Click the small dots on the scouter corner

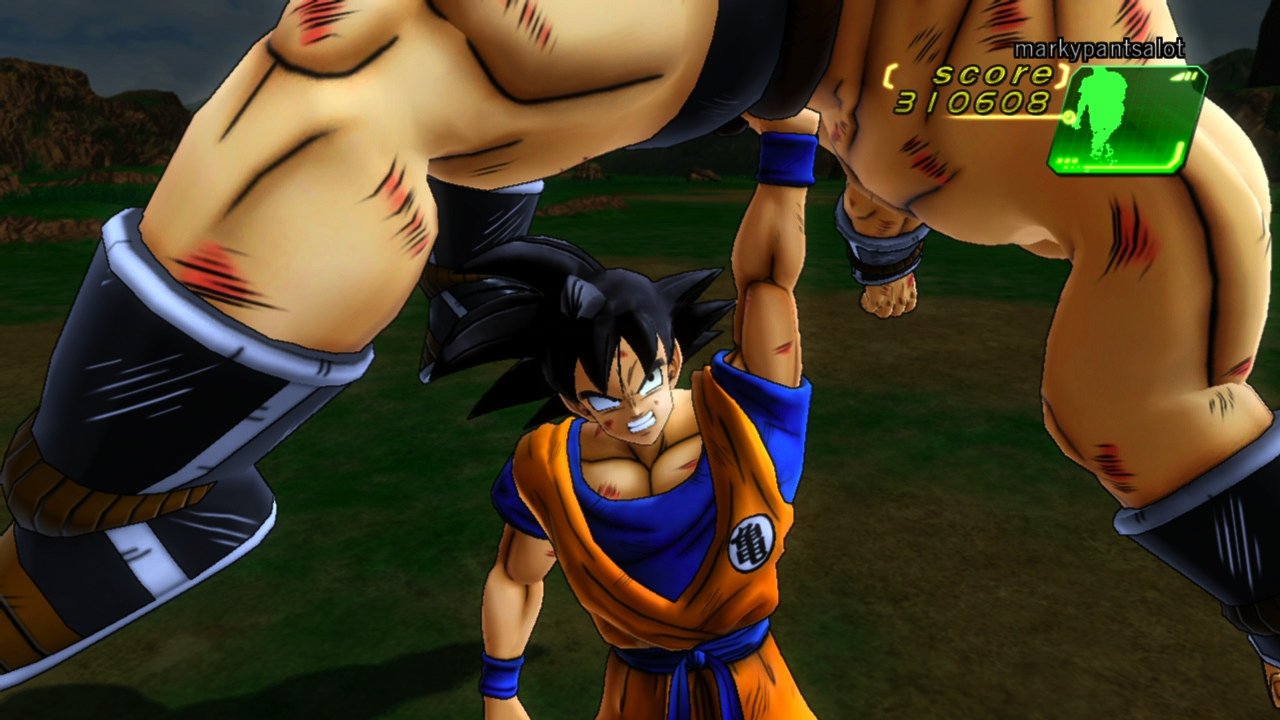pos(1068,161)
